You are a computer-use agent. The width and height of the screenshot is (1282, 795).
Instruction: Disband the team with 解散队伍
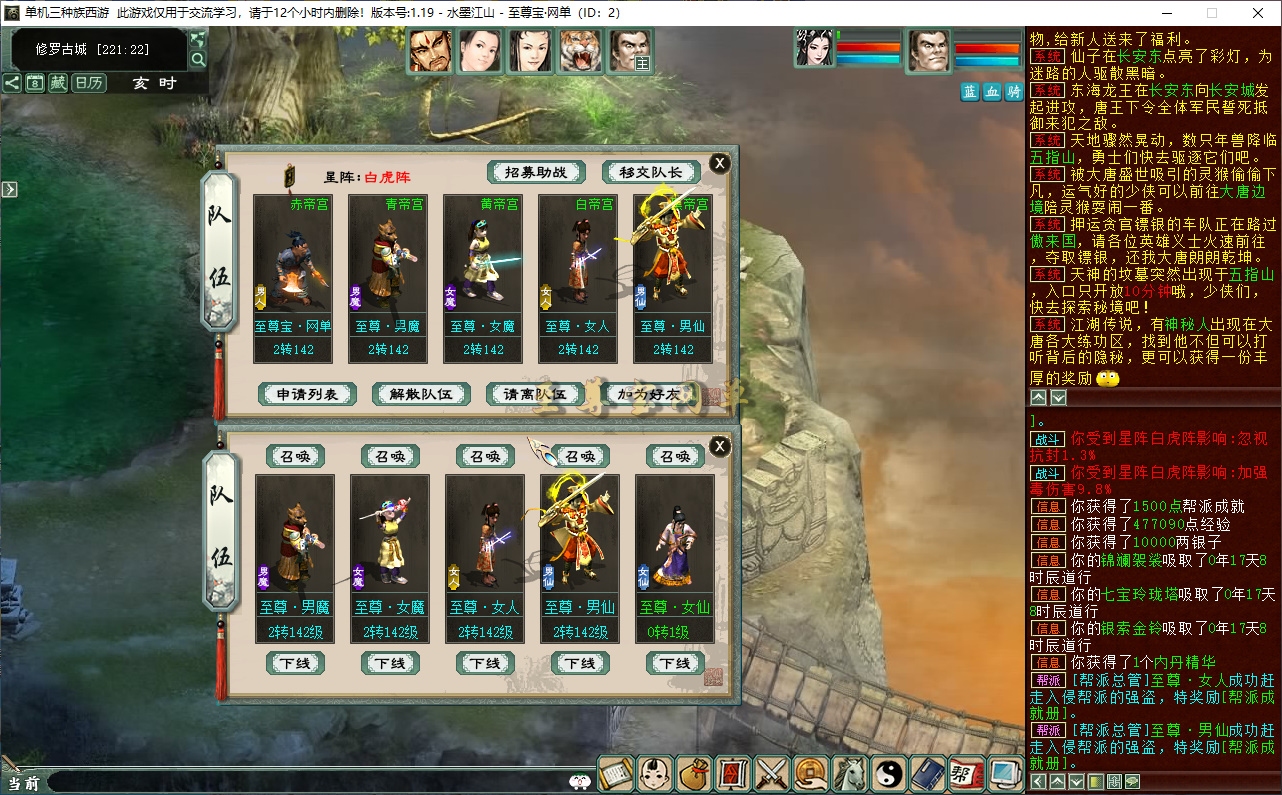pyautogui.click(x=421, y=394)
